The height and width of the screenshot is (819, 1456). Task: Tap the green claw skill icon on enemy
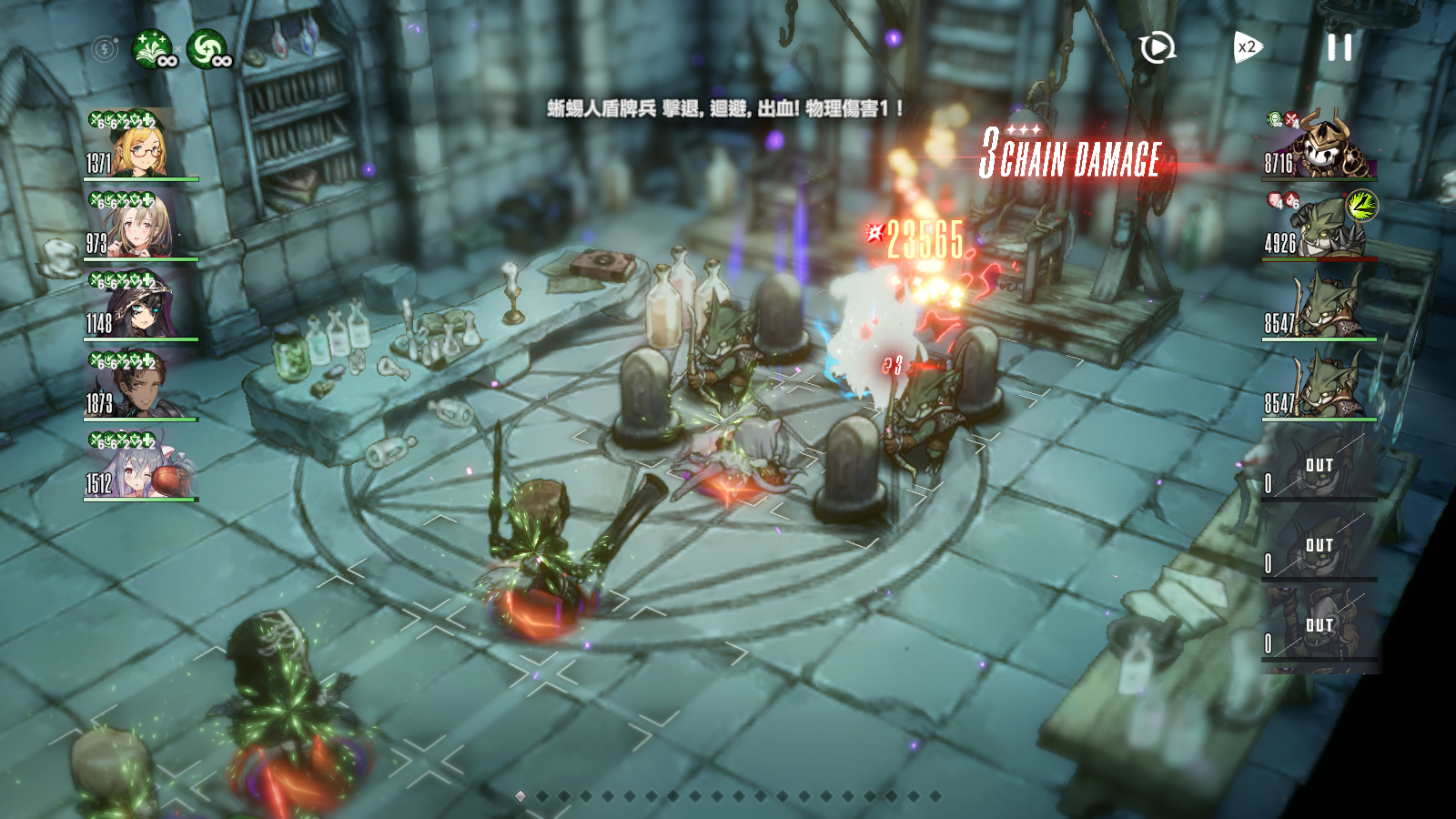pyautogui.click(x=1361, y=206)
